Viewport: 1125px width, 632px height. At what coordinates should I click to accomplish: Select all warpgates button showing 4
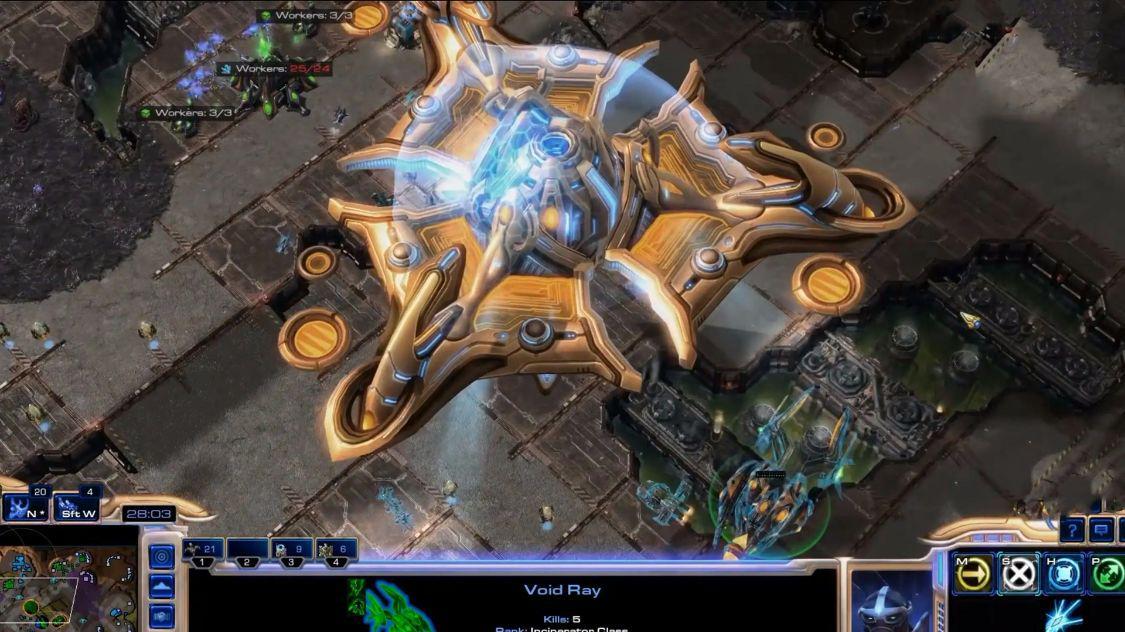pyautogui.click(x=77, y=507)
